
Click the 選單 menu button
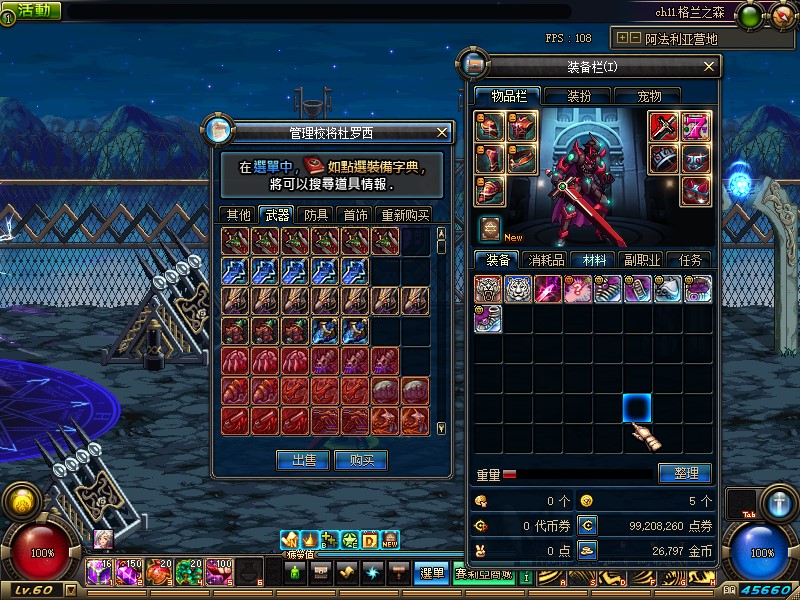tap(431, 573)
